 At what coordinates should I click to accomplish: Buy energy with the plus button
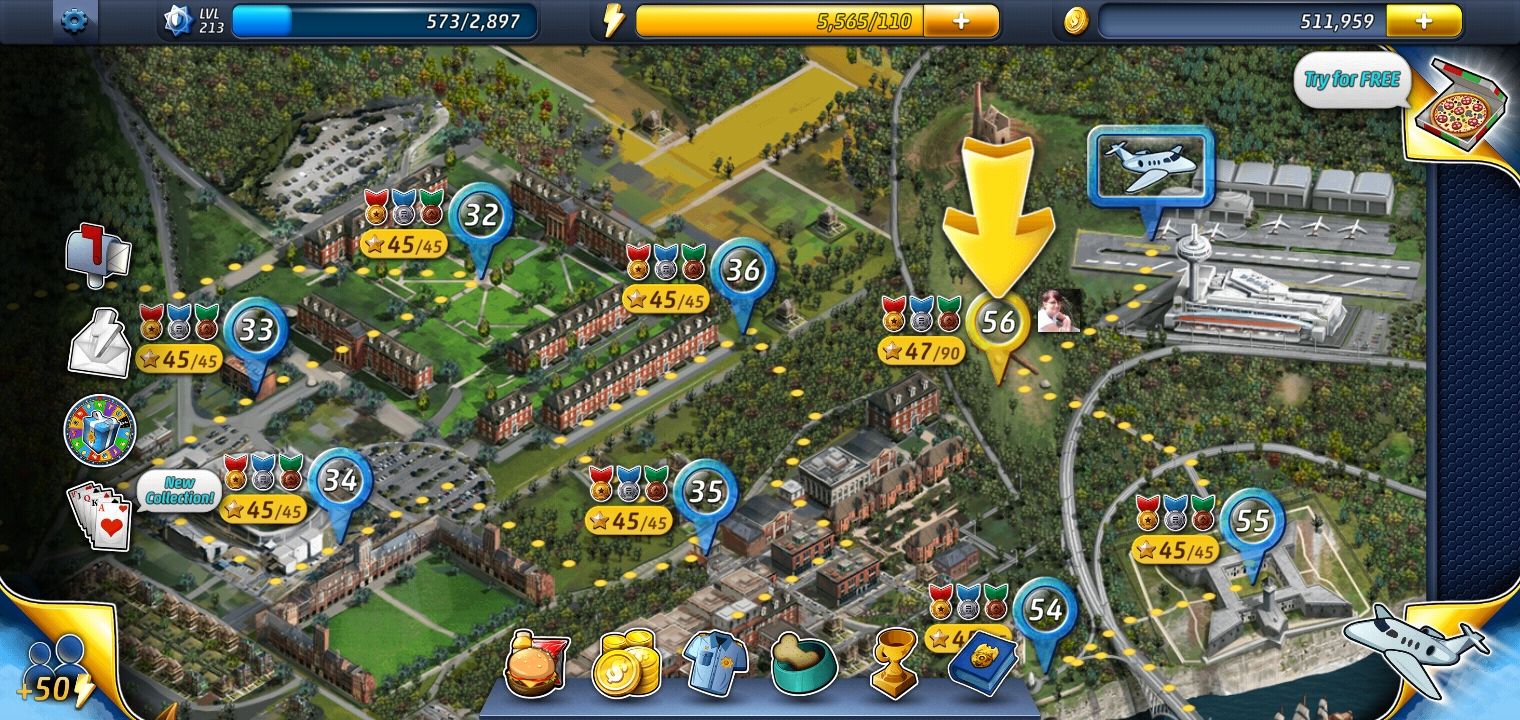tap(961, 18)
